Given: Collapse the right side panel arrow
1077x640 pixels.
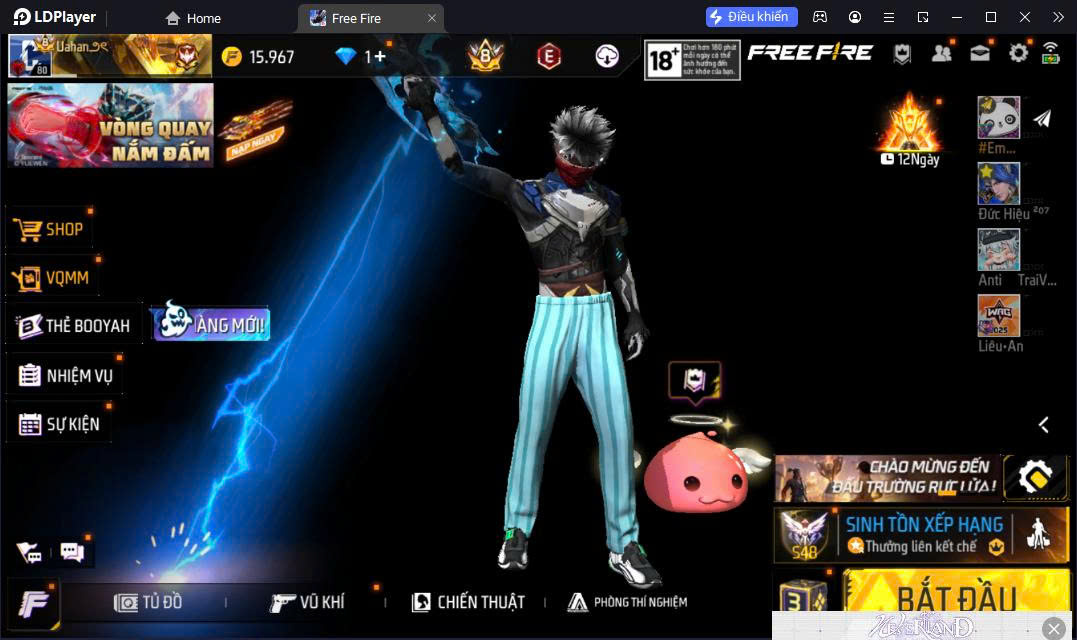Looking at the screenshot, I should (1043, 425).
